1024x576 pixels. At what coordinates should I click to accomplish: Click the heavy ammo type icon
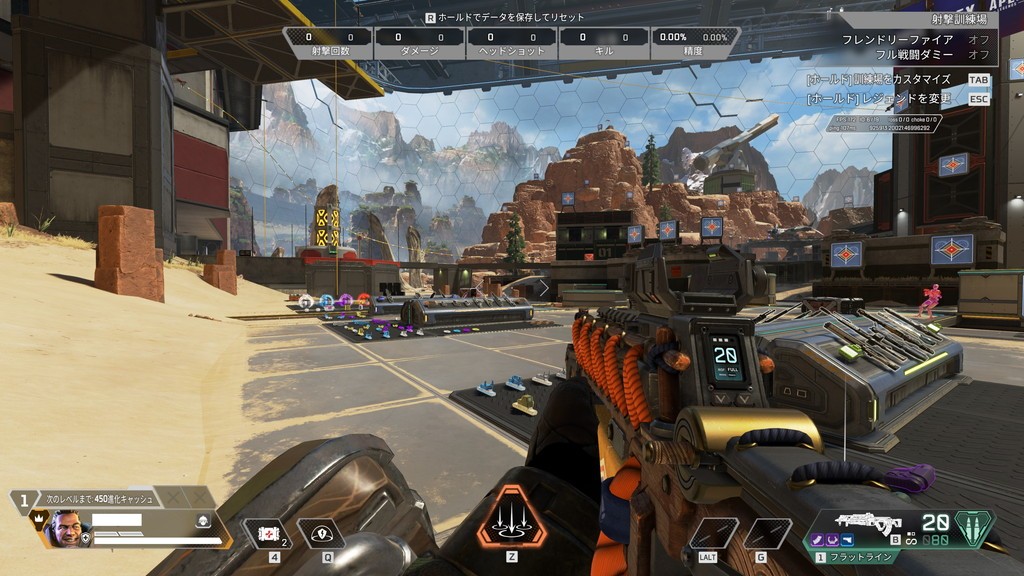[974, 527]
